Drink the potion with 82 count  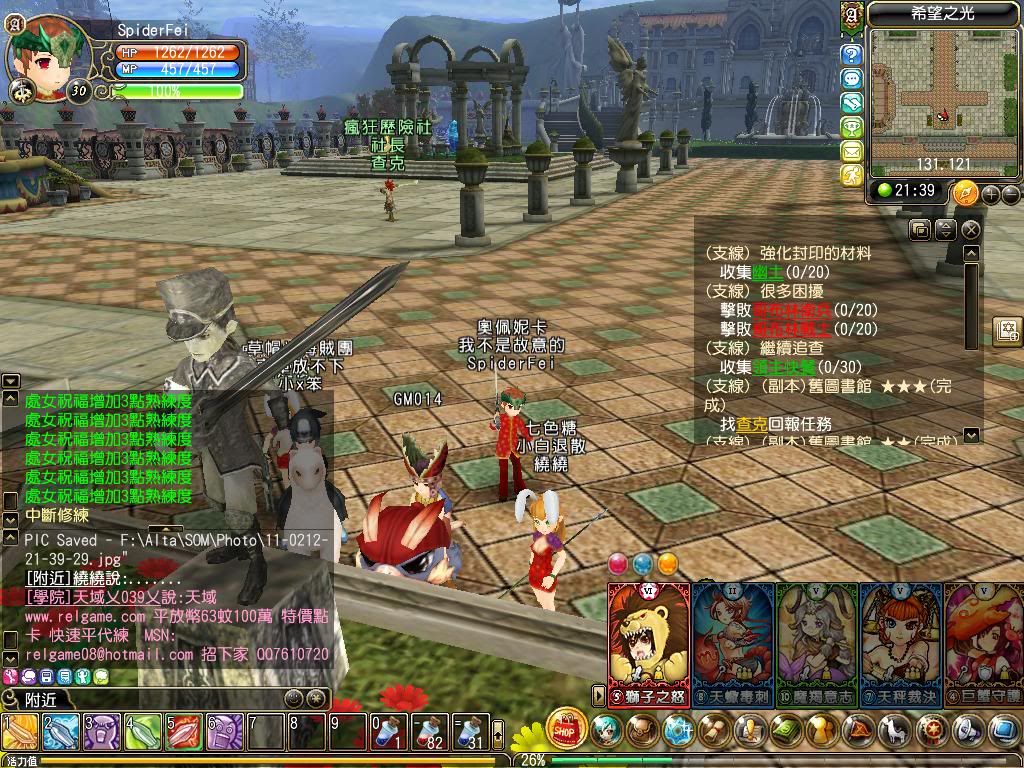coord(431,733)
